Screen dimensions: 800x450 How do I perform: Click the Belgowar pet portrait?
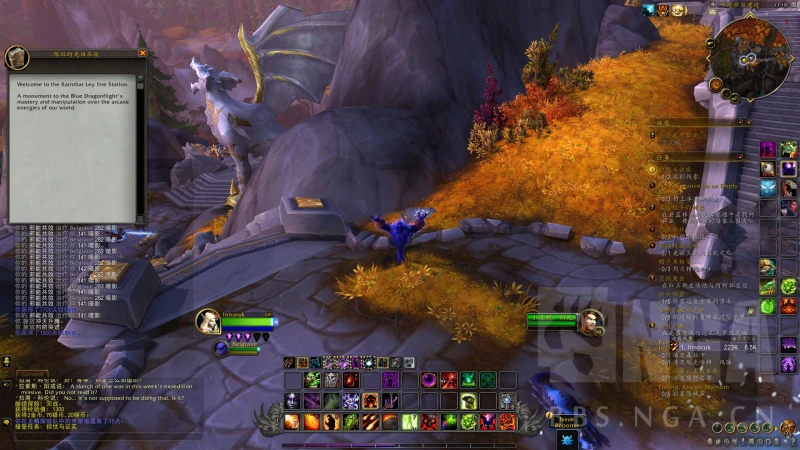(222, 349)
